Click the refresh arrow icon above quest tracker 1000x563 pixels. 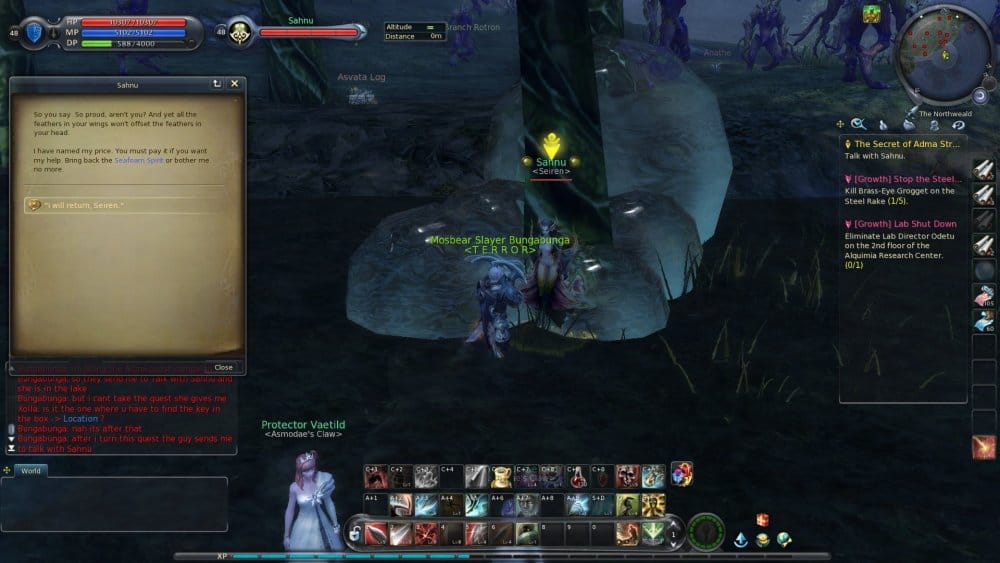click(958, 124)
